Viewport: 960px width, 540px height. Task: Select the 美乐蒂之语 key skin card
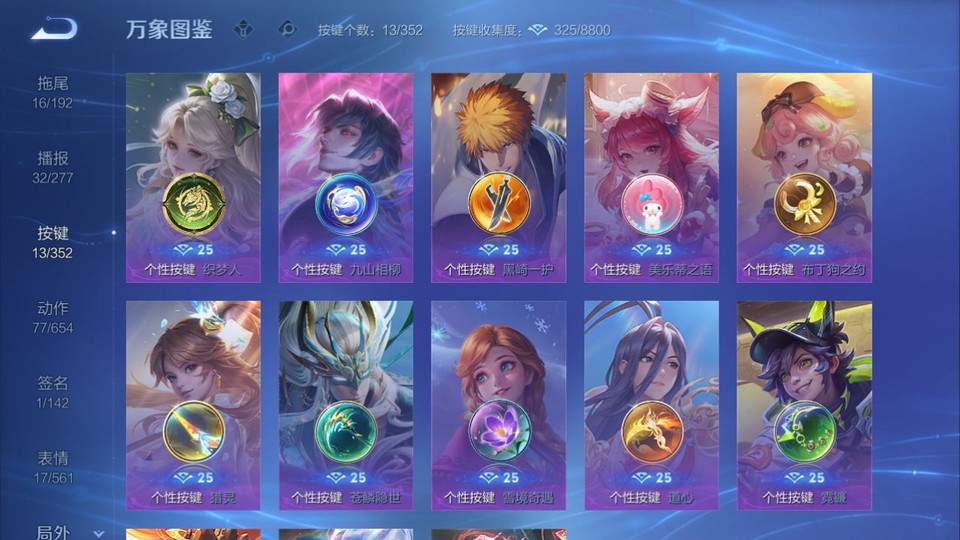point(651,177)
